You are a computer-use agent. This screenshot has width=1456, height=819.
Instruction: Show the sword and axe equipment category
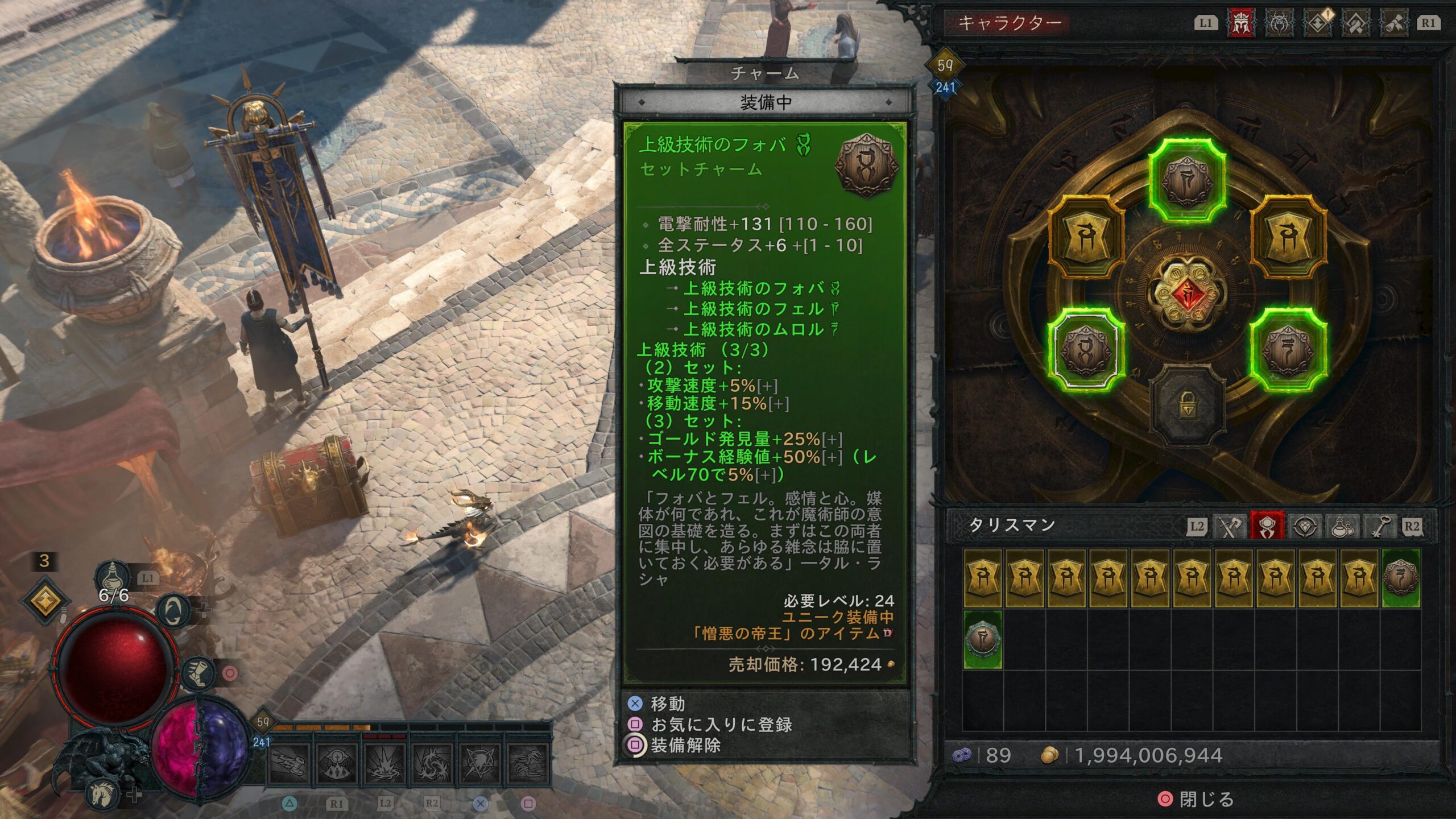(1230, 526)
